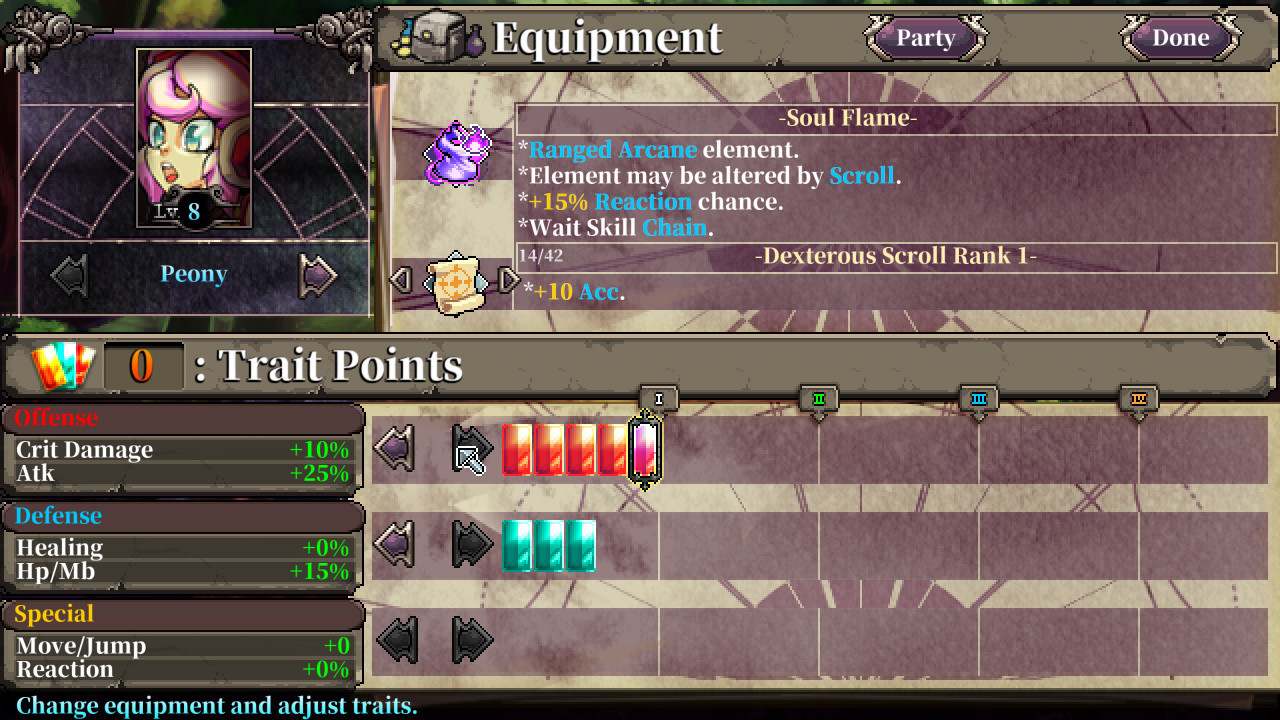
Task: Click the Party button
Action: tap(925, 38)
